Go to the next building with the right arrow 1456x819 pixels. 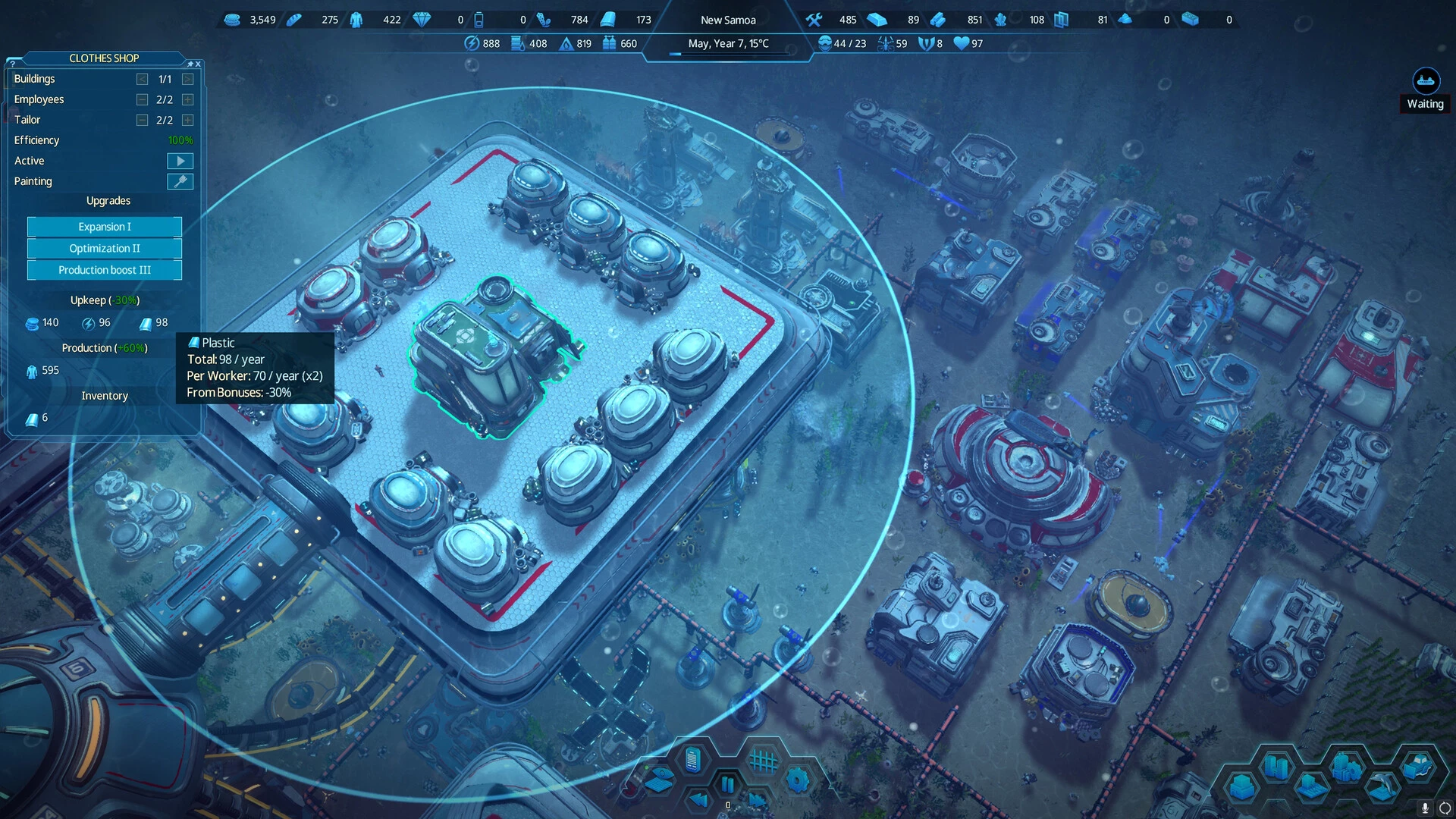[187, 79]
